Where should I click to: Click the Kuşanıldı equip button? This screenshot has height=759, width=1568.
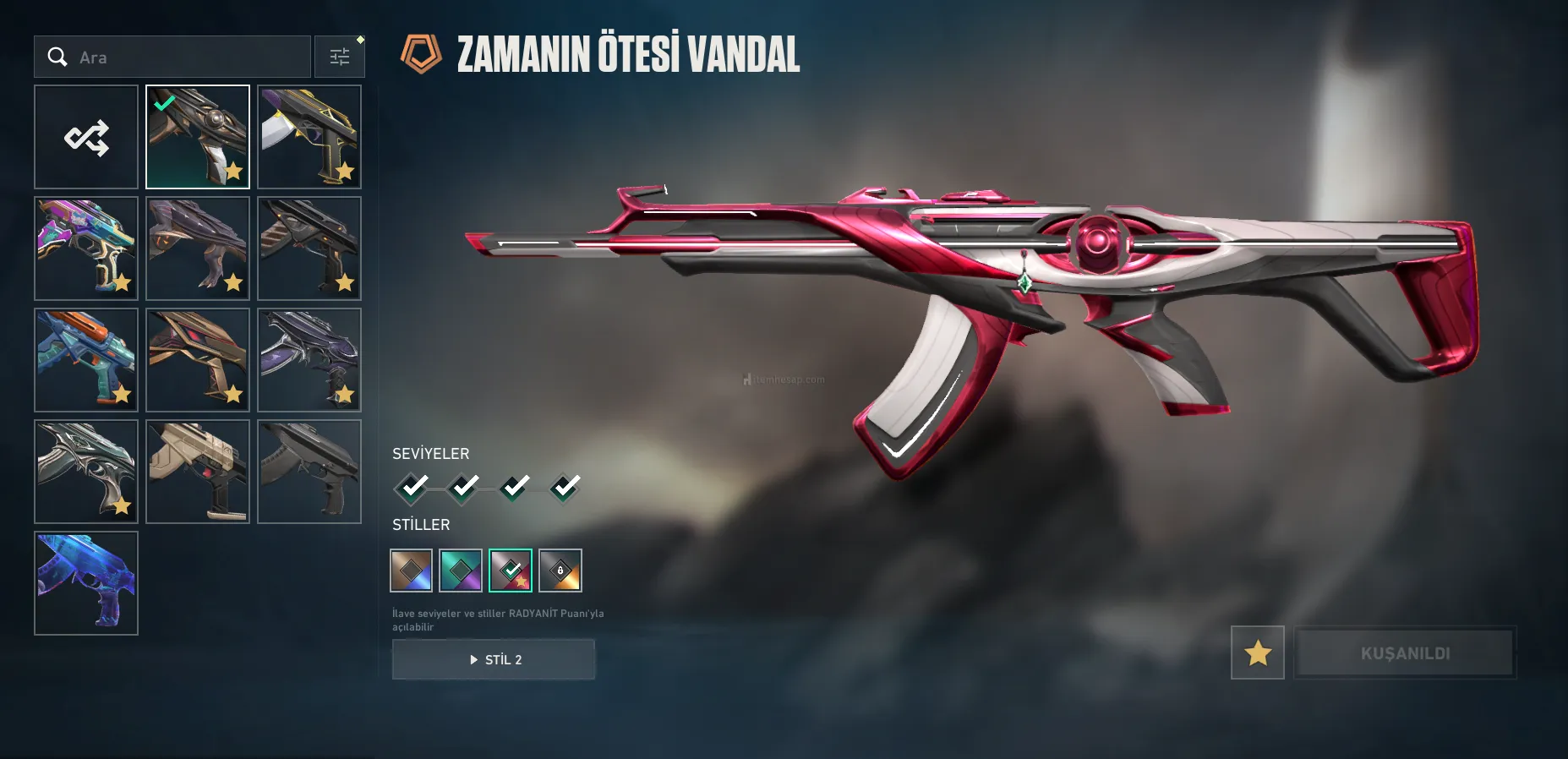coord(1405,653)
